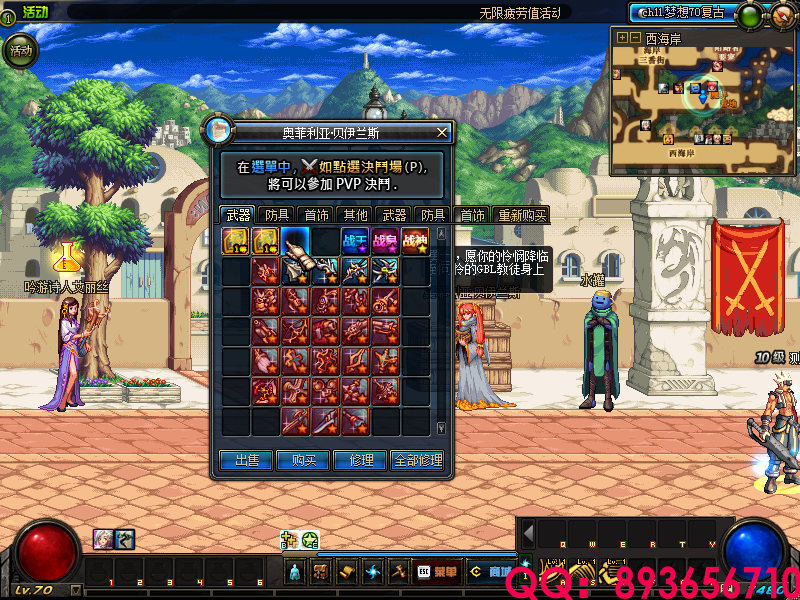Open the world map compass button
The height and width of the screenshot is (600, 800).
(778, 15)
